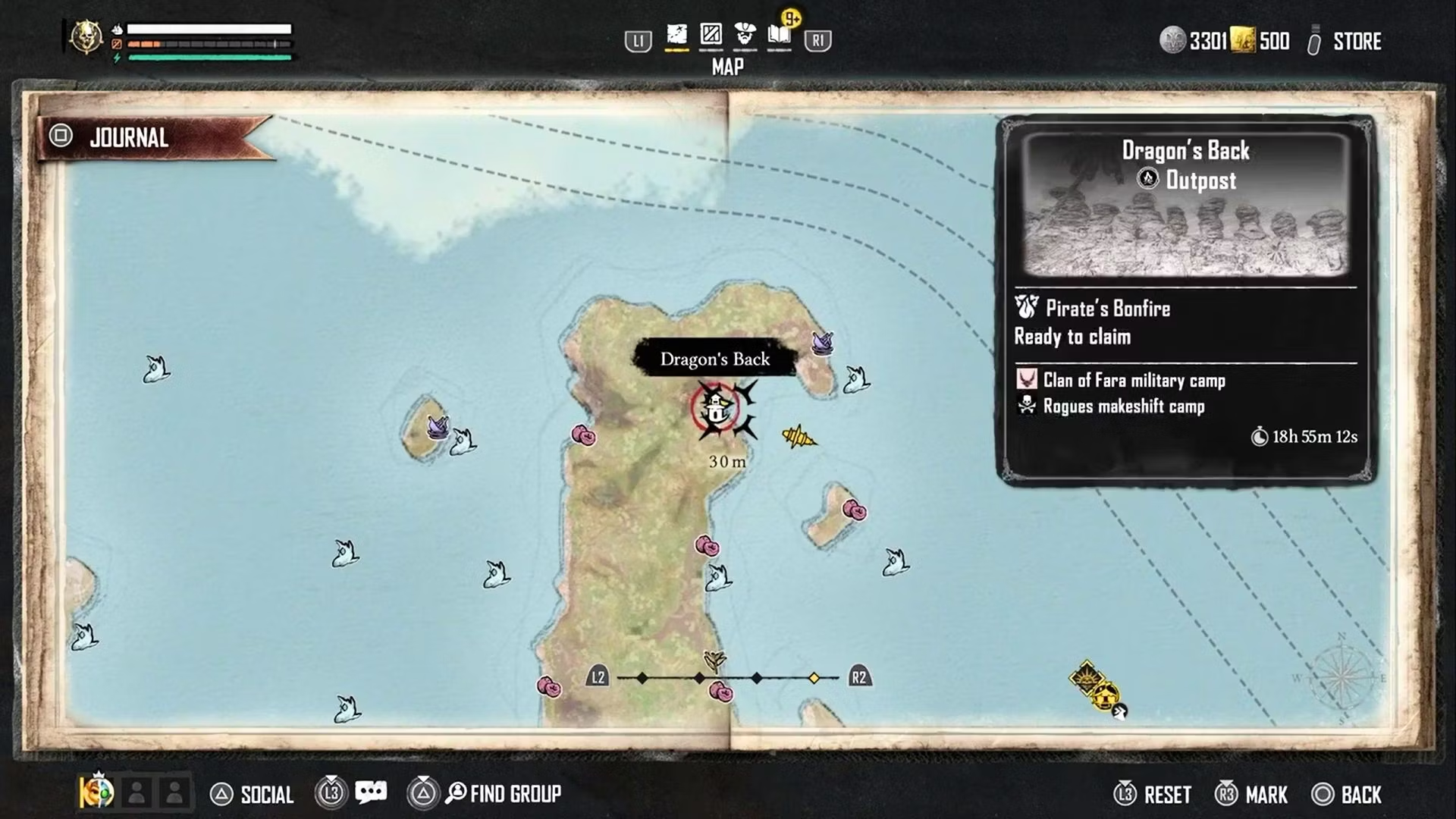The image size is (1456, 819).
Task: Select the crowned player portrait
Action: 97,792
